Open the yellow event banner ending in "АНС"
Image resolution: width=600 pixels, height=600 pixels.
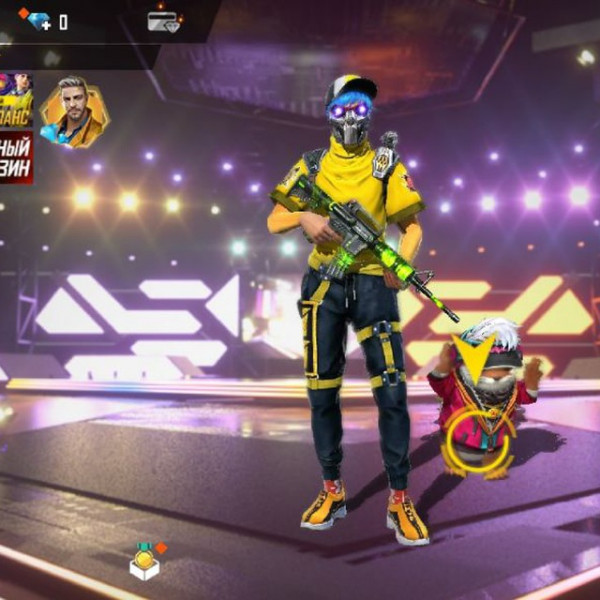point(16,99)
